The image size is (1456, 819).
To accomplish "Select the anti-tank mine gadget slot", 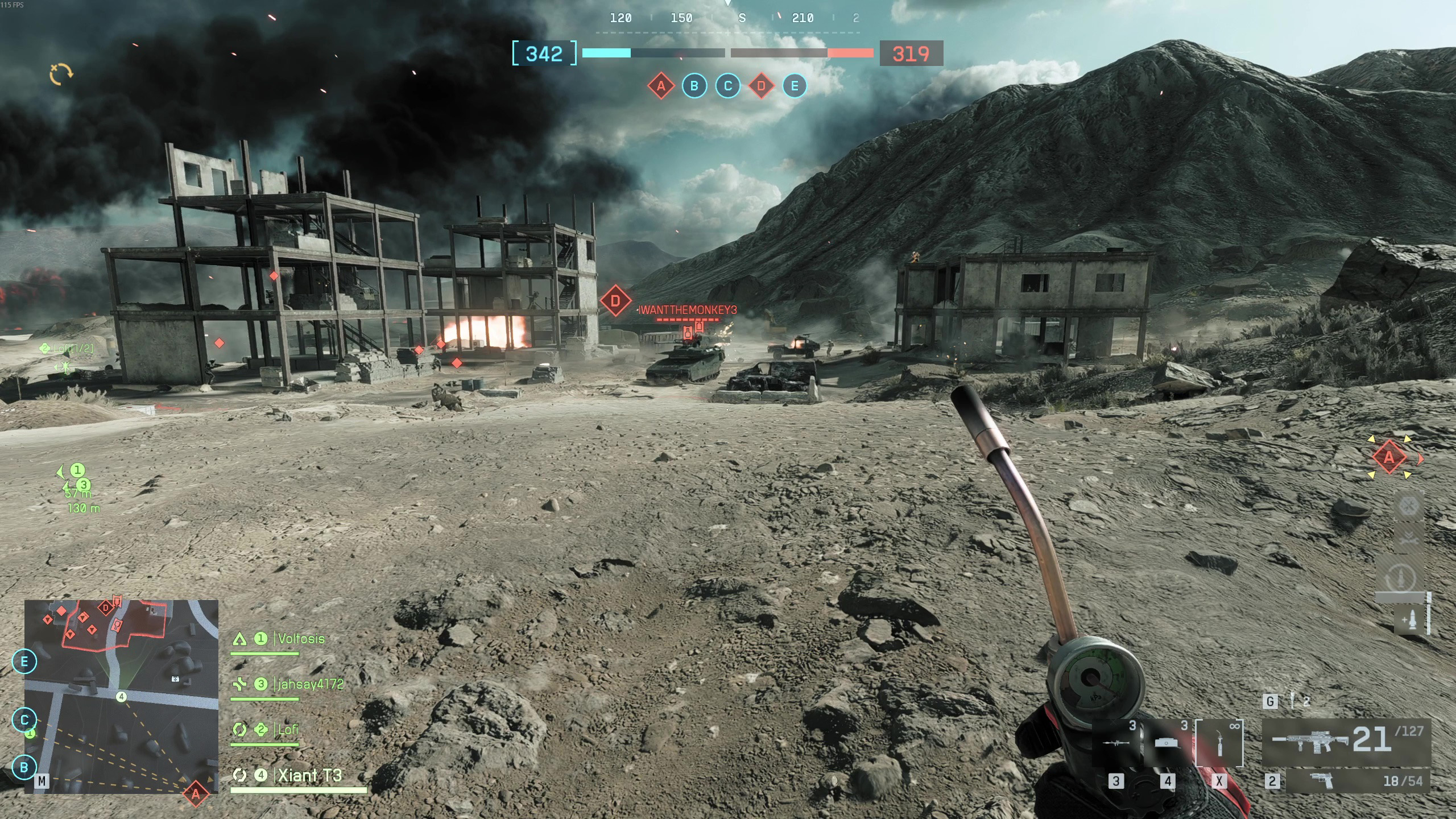I will [1167, 743].
